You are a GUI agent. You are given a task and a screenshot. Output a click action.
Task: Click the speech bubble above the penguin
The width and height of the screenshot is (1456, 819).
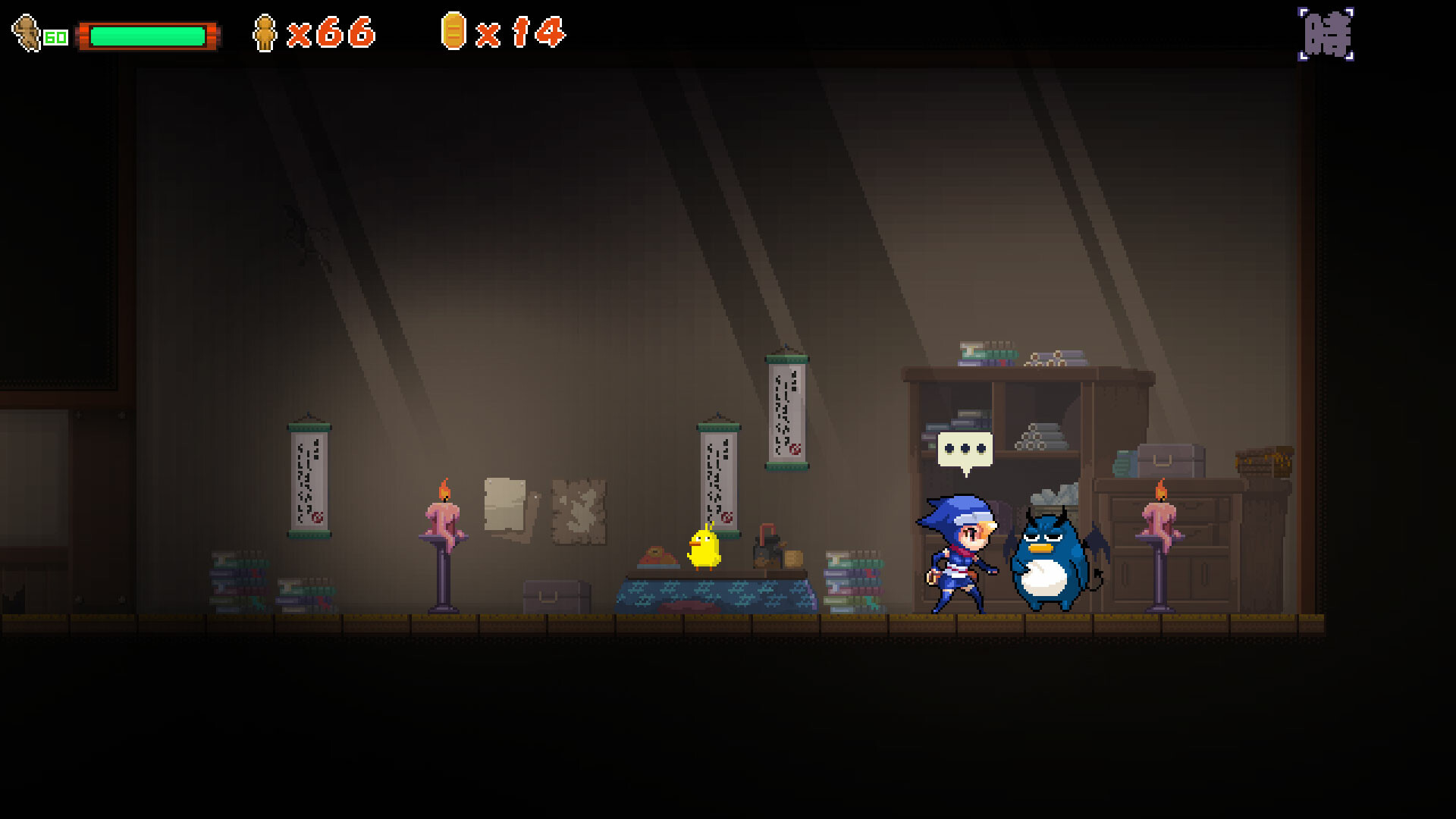pyautogui.click(x=965, y=449)
